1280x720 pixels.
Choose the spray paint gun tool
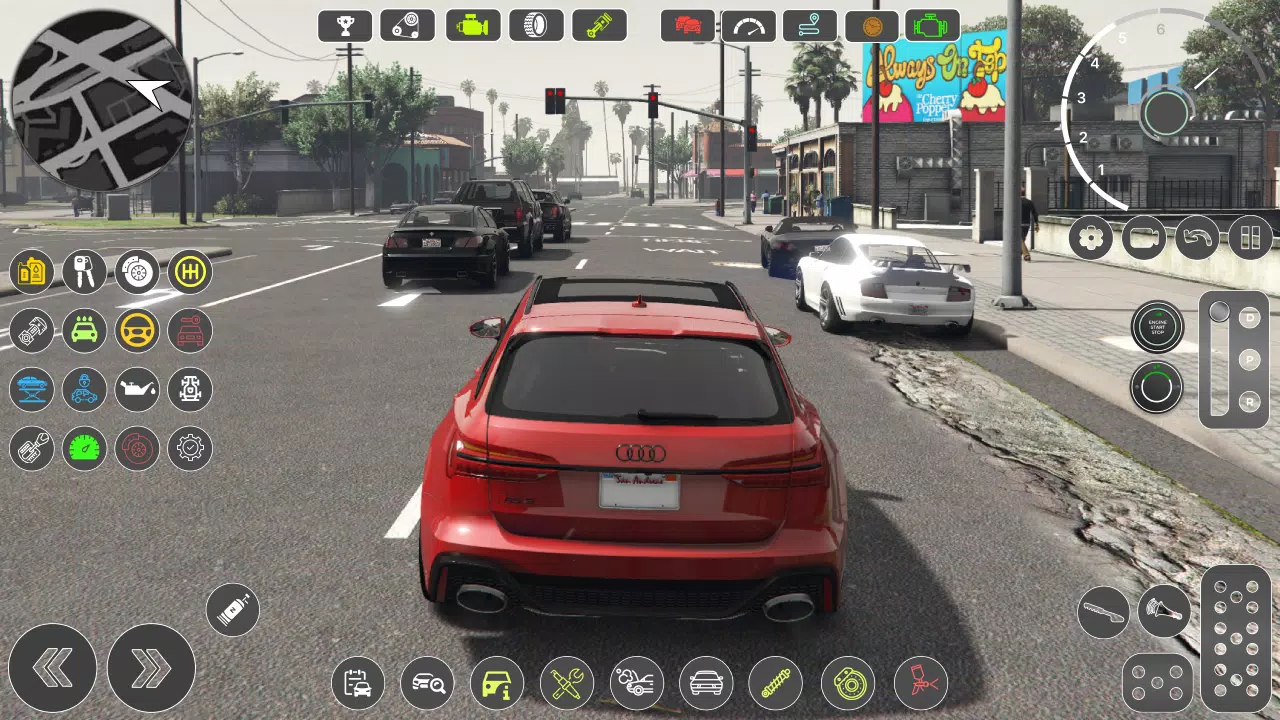(x=918, y=683)
